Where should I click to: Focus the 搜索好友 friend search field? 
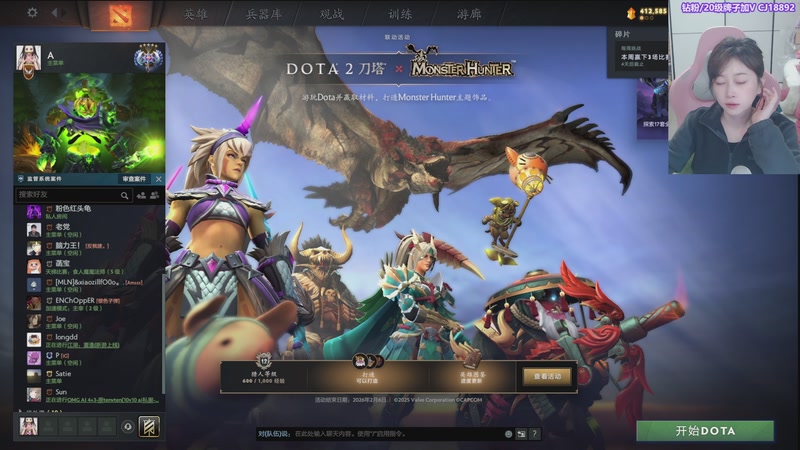[82, 194]
